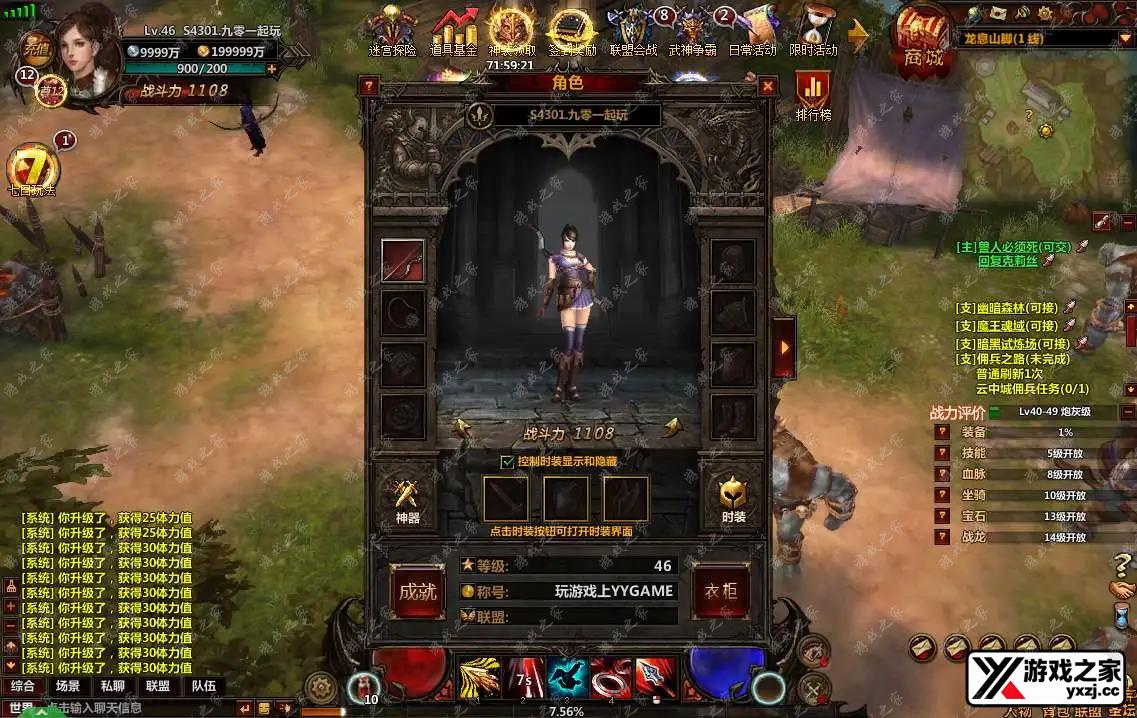Expand the character panel's side arrow

coord(785,347)
